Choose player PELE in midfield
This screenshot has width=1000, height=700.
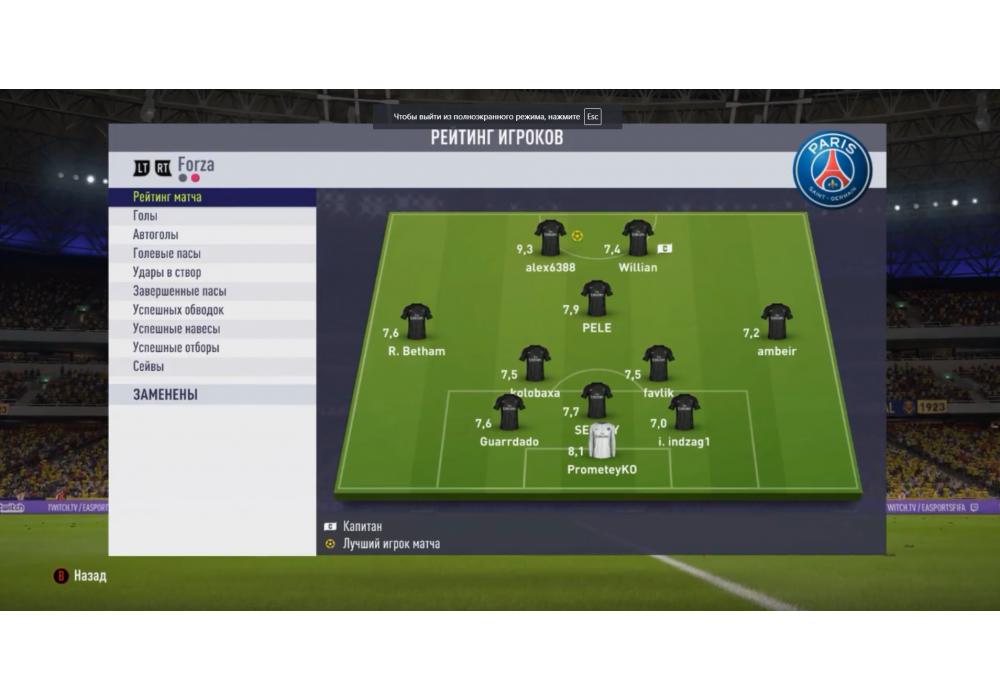(x=596, y=298)
